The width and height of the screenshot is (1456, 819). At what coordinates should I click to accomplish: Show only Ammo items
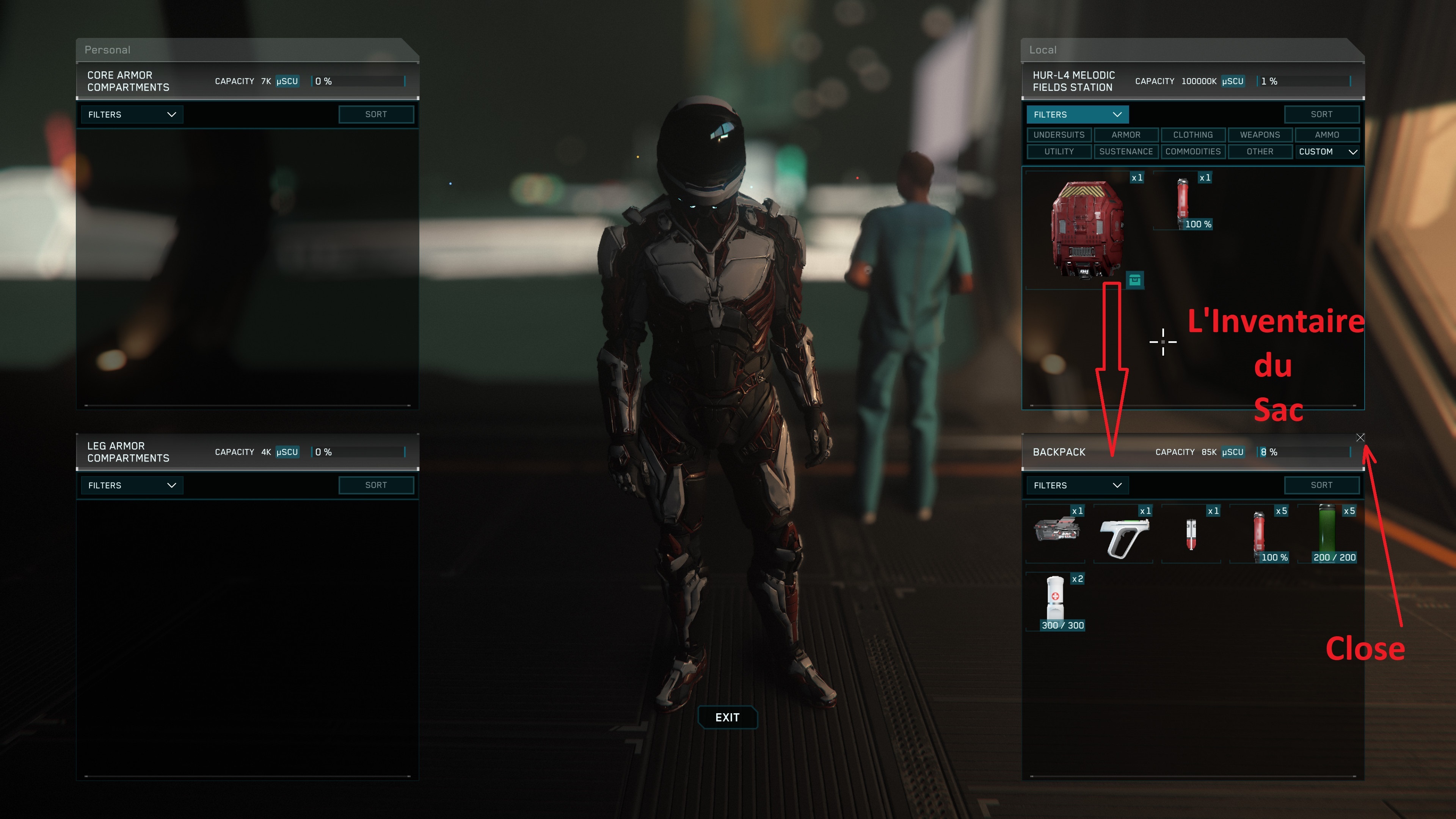click(x=1327, y=135)
